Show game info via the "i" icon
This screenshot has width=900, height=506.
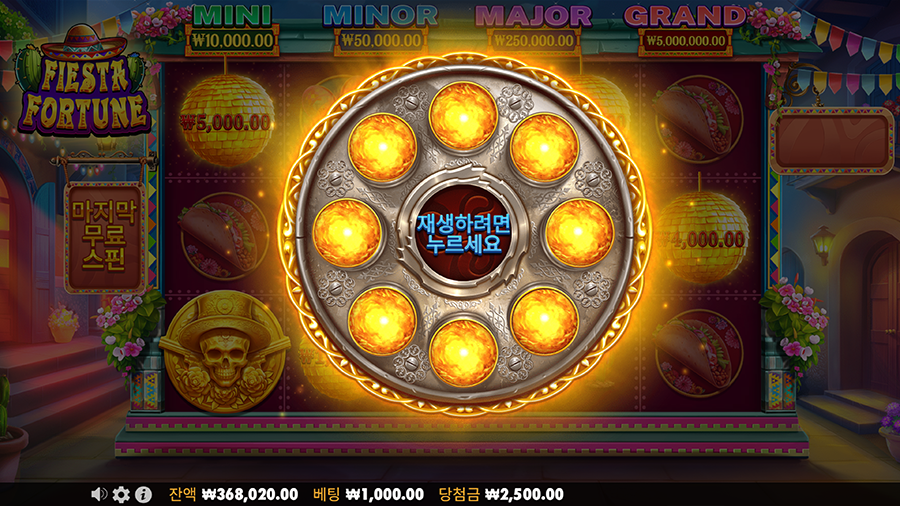coord(143,494)
